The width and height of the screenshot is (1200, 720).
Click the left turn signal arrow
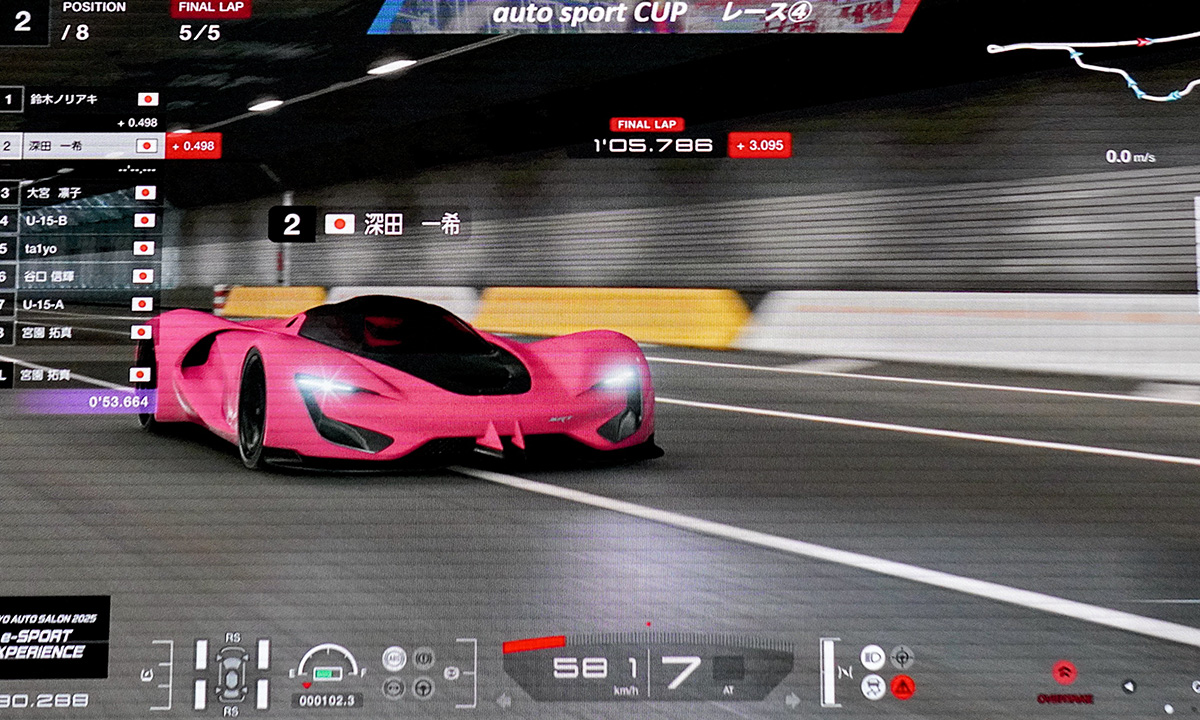[x=504, y=700]
